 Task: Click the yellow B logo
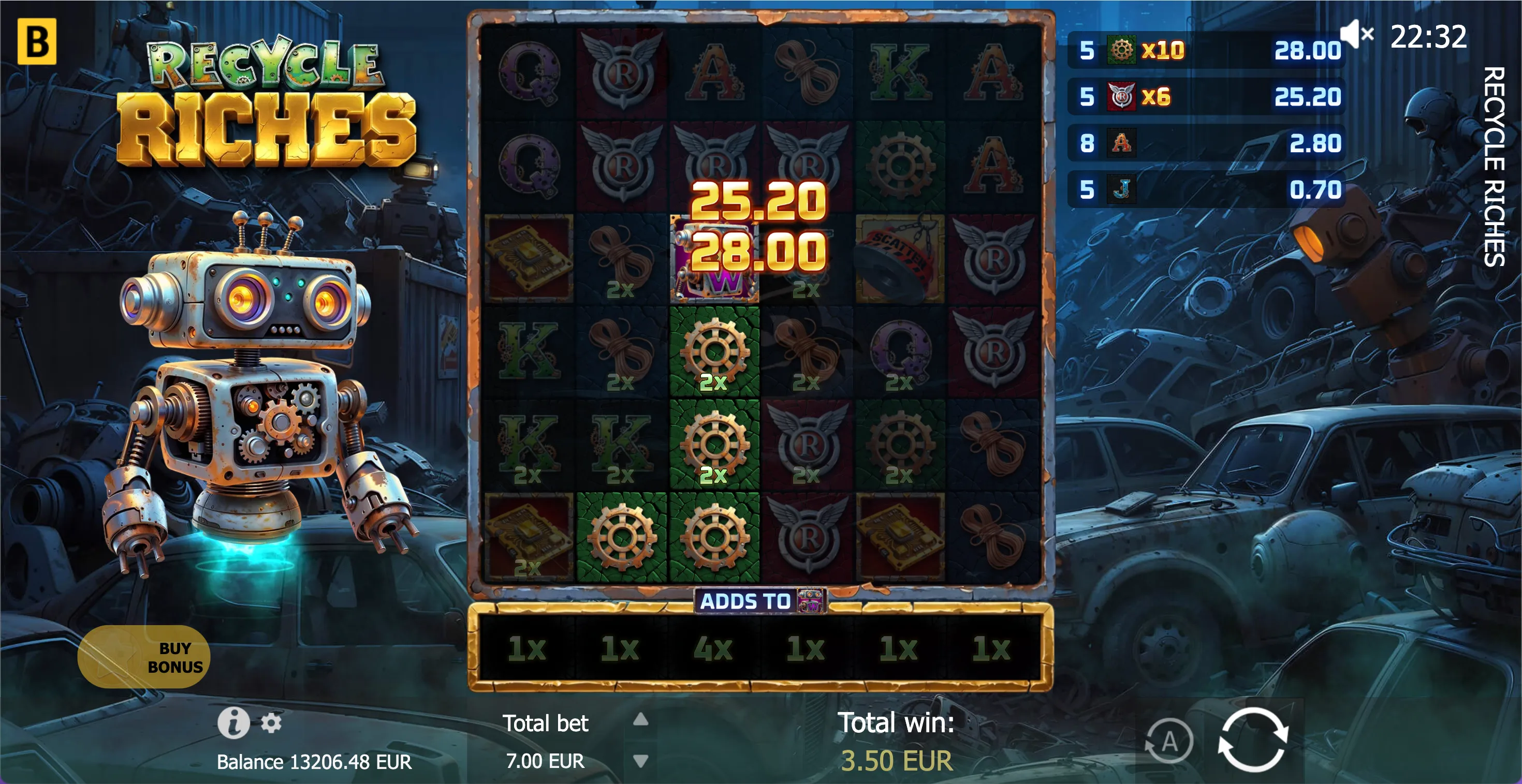37,41
